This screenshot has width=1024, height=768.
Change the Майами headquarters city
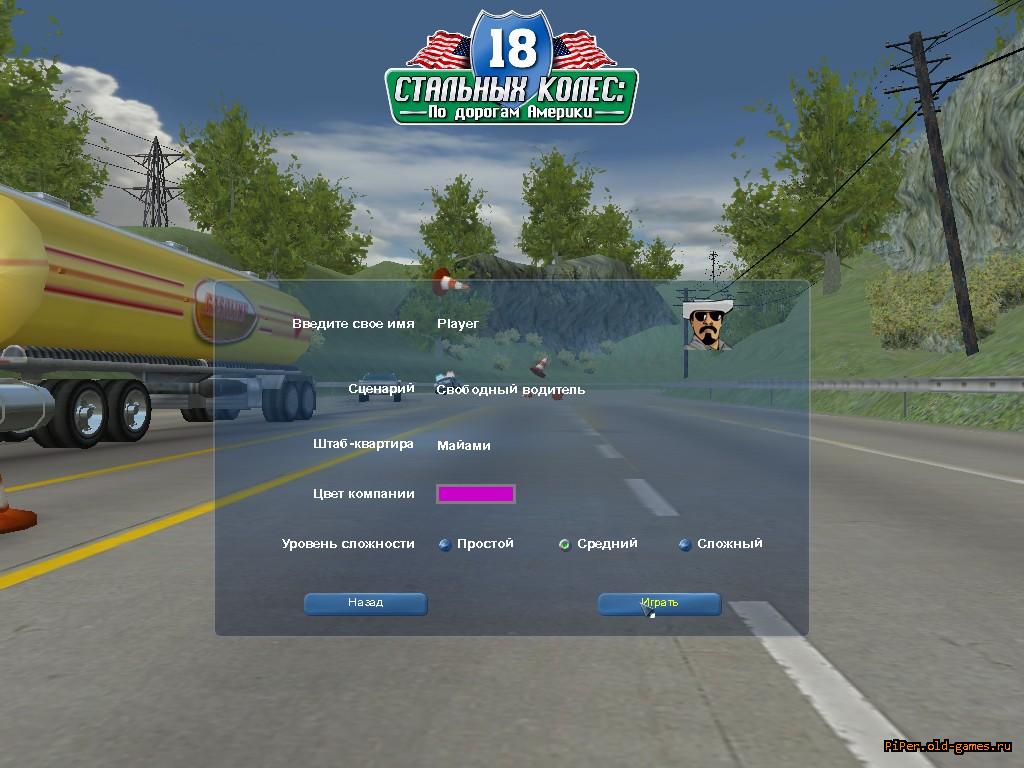(464, 445)
